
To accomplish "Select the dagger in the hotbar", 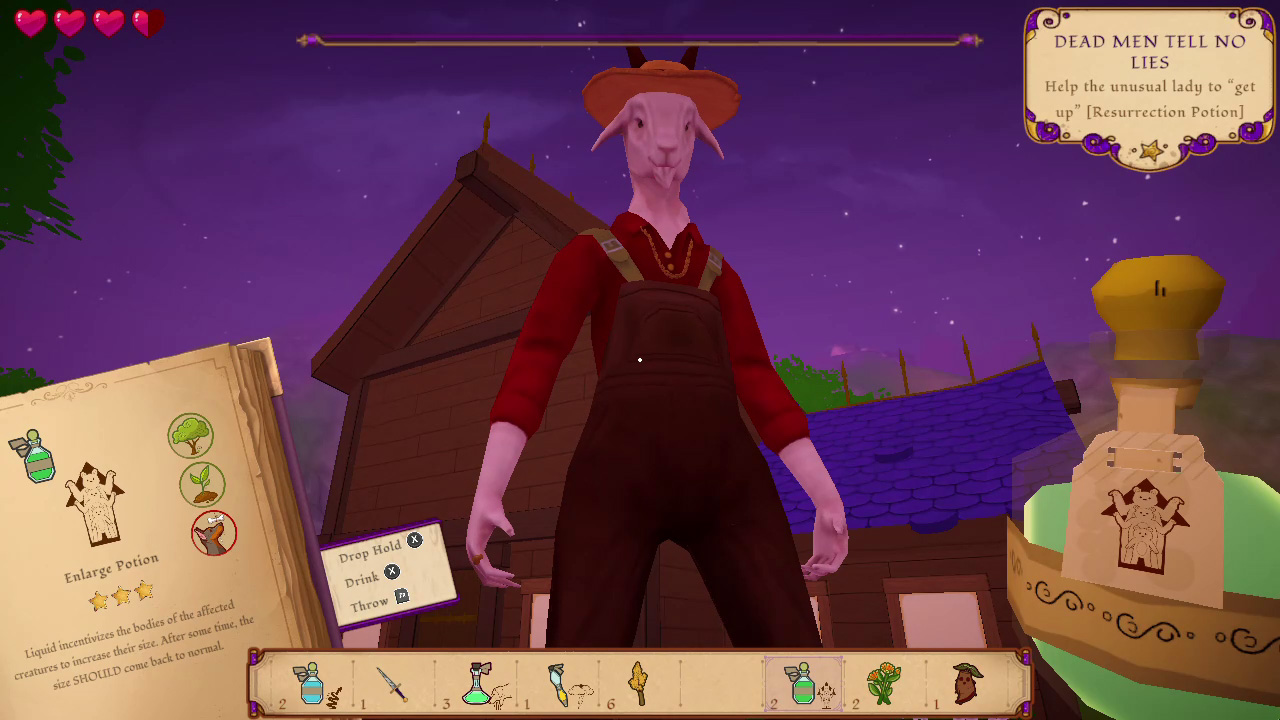I will pyautogui.click(x=393, y=685).
